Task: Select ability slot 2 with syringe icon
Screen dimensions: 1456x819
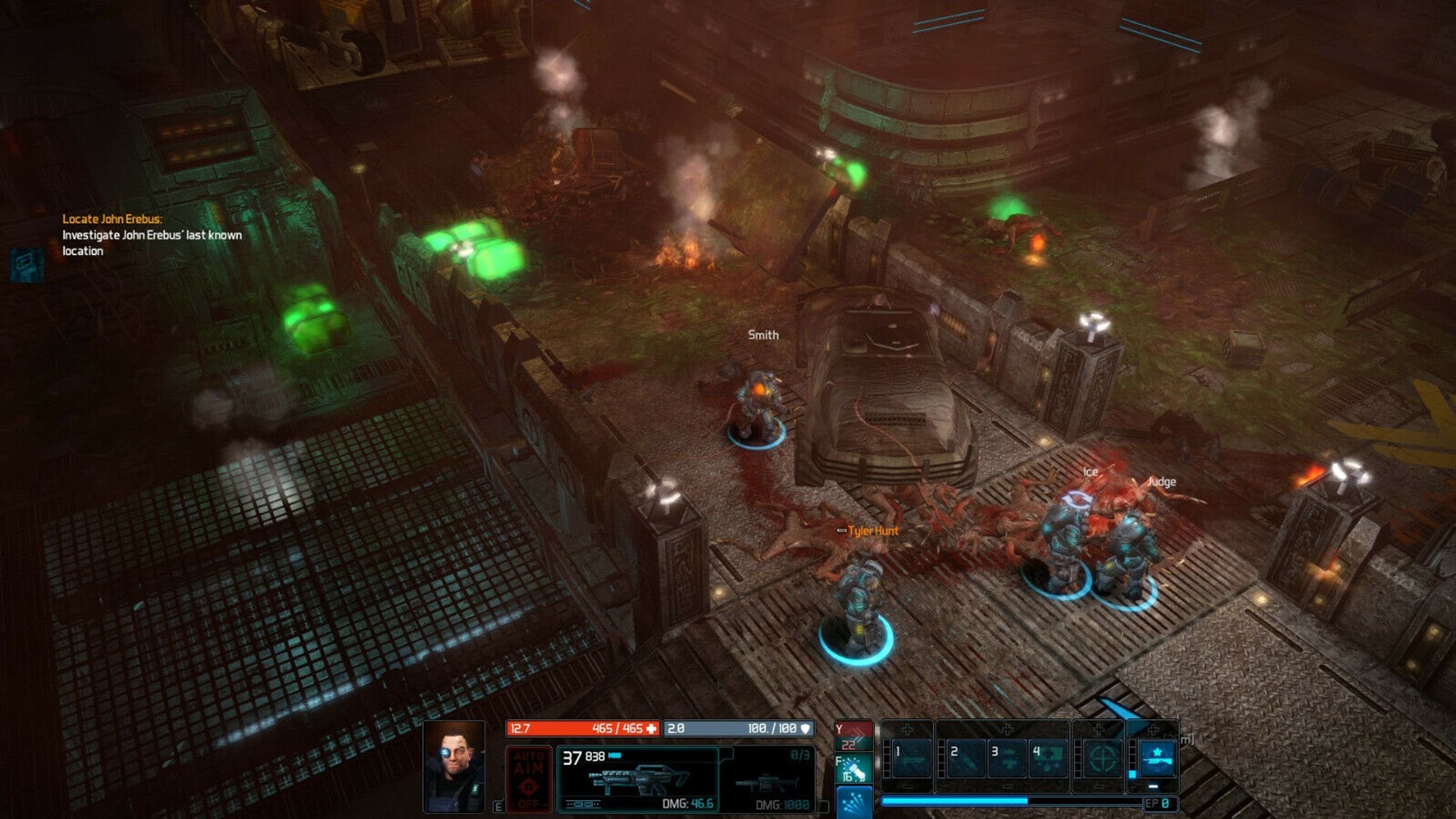Action: point(966,758)
